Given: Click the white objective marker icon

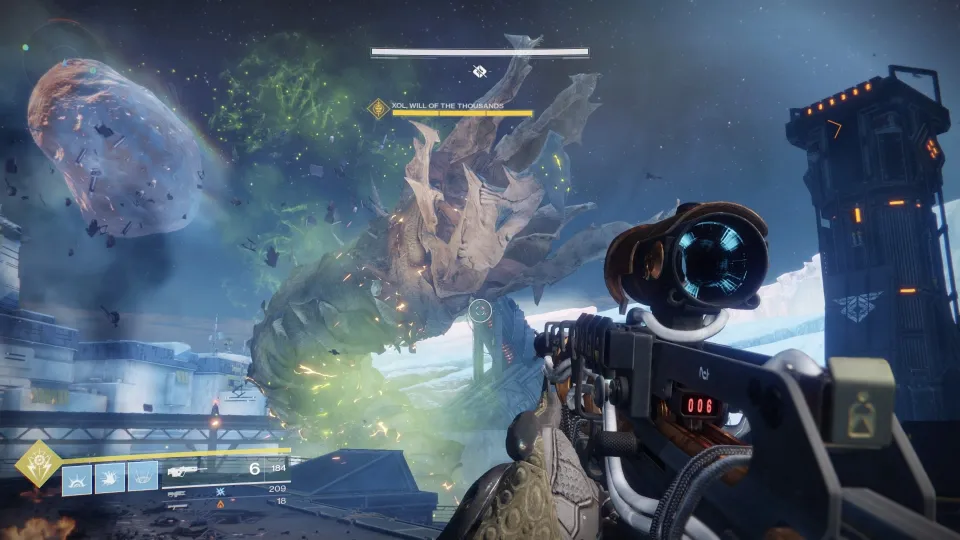Looking at the screenshot, I should pyautogui.click(x=479, y=71).
